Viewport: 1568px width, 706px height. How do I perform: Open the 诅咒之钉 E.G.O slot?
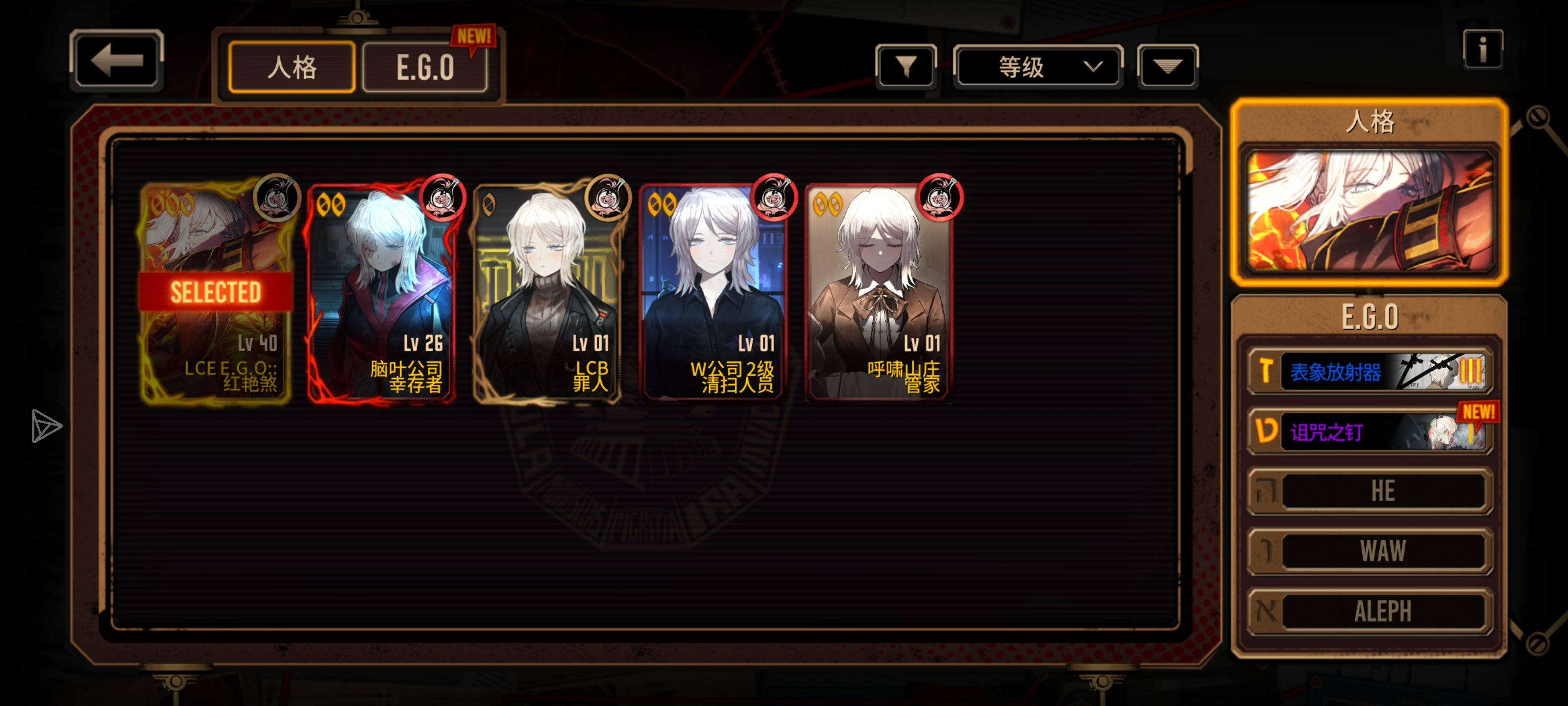click(x=1370, y=432)
